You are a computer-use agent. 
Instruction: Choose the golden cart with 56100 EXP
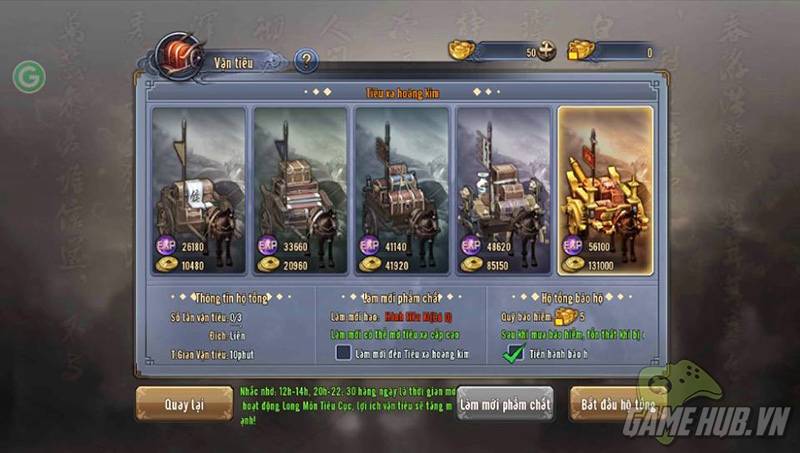(x=605, y=190)
